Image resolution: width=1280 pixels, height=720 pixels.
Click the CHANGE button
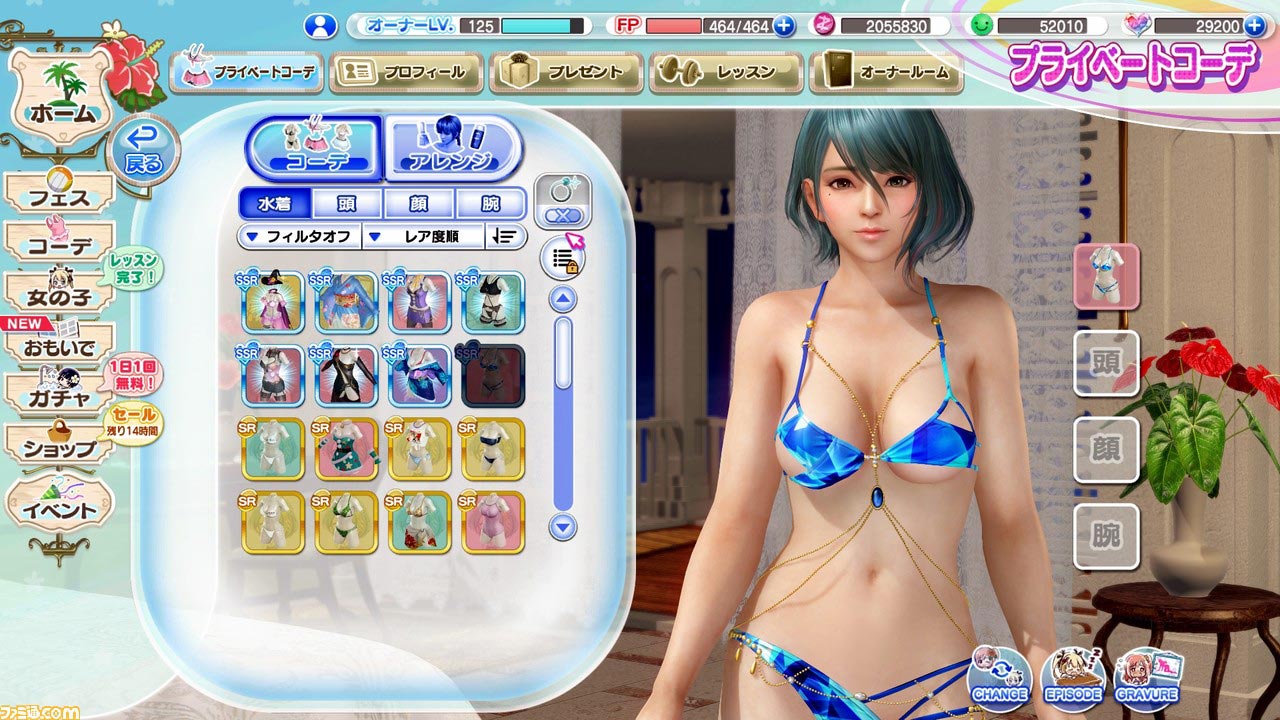point(999,678)
